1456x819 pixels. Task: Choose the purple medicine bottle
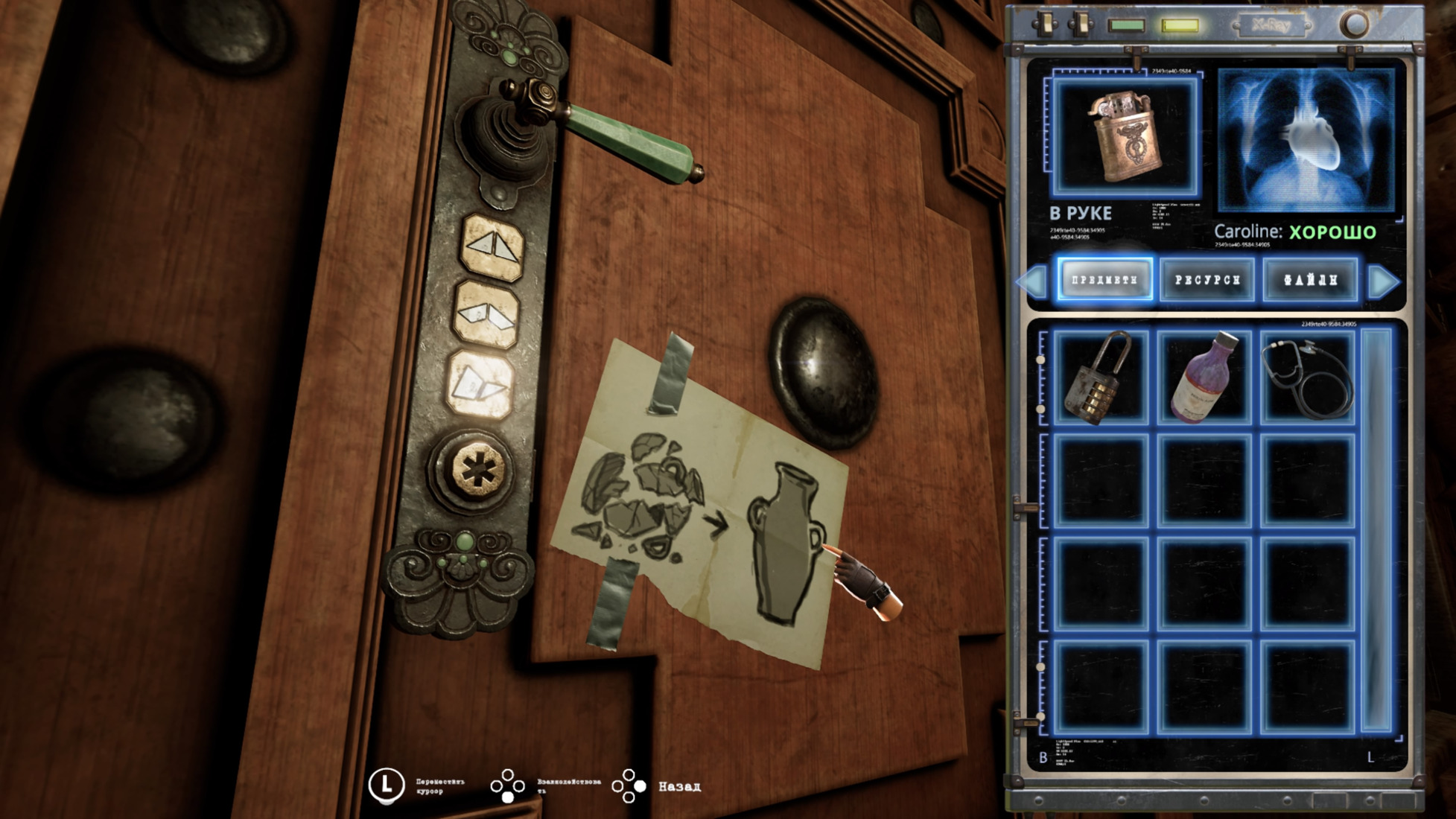point(1203,378)
